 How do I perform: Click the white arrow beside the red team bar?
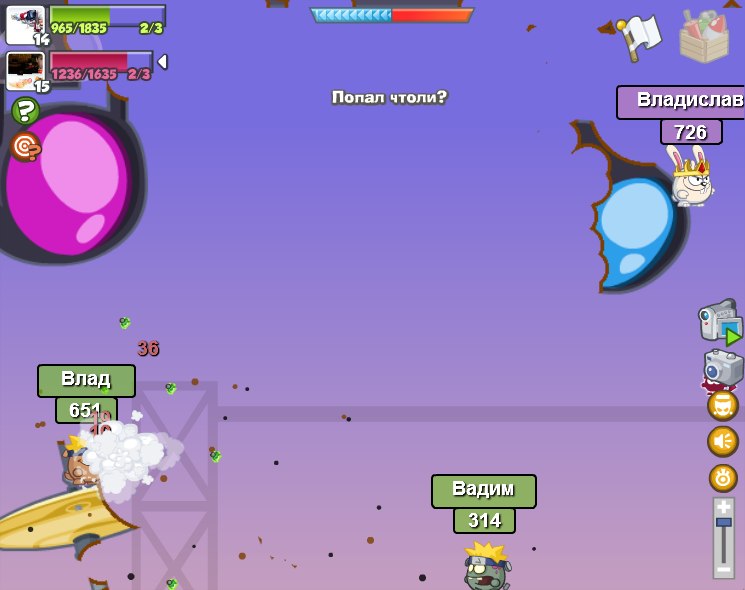(x=162, y=62)
